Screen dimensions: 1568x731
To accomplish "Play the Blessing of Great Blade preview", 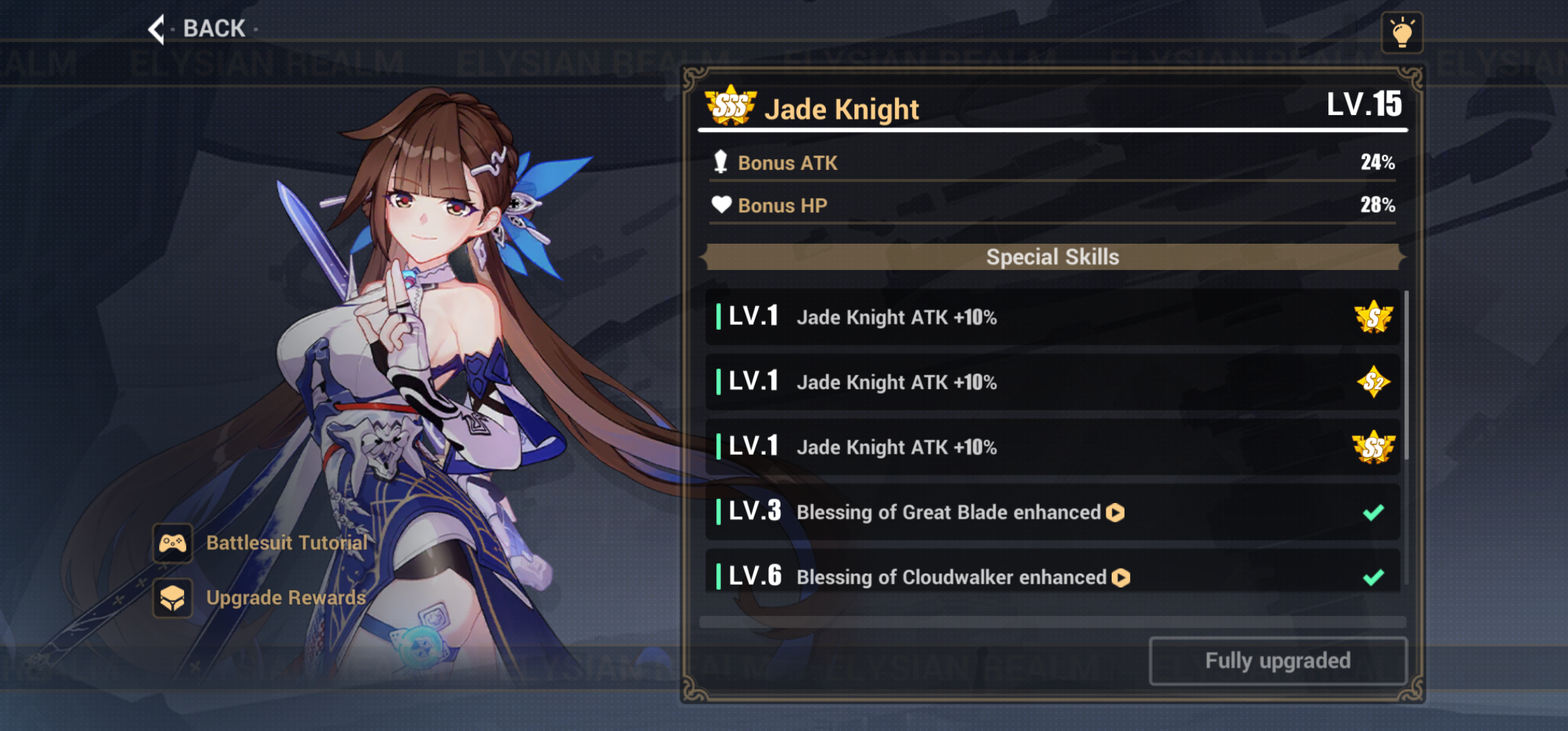I will [1117, 512].
